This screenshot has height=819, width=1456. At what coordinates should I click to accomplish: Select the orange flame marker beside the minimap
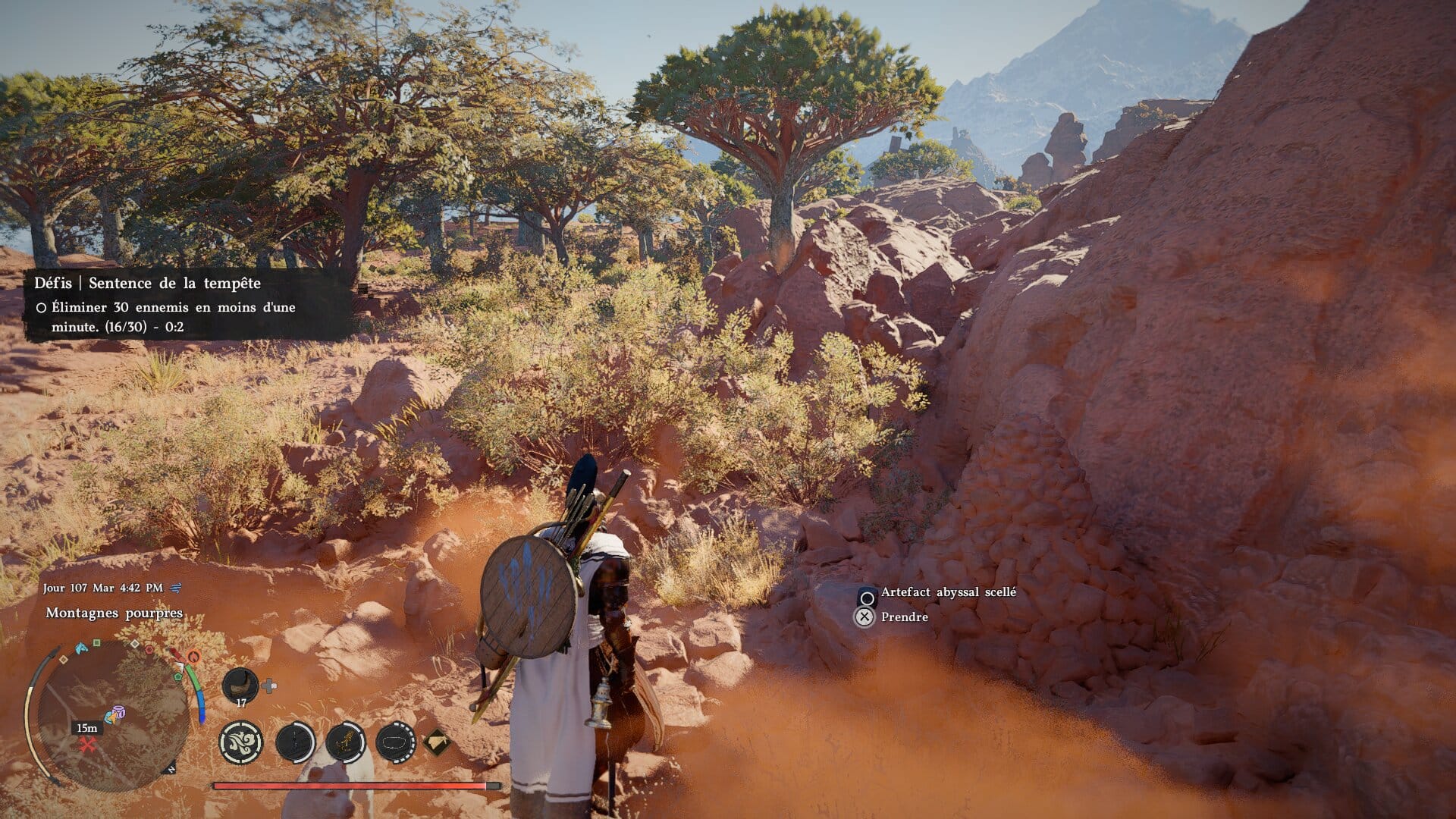tap(193, 657)
